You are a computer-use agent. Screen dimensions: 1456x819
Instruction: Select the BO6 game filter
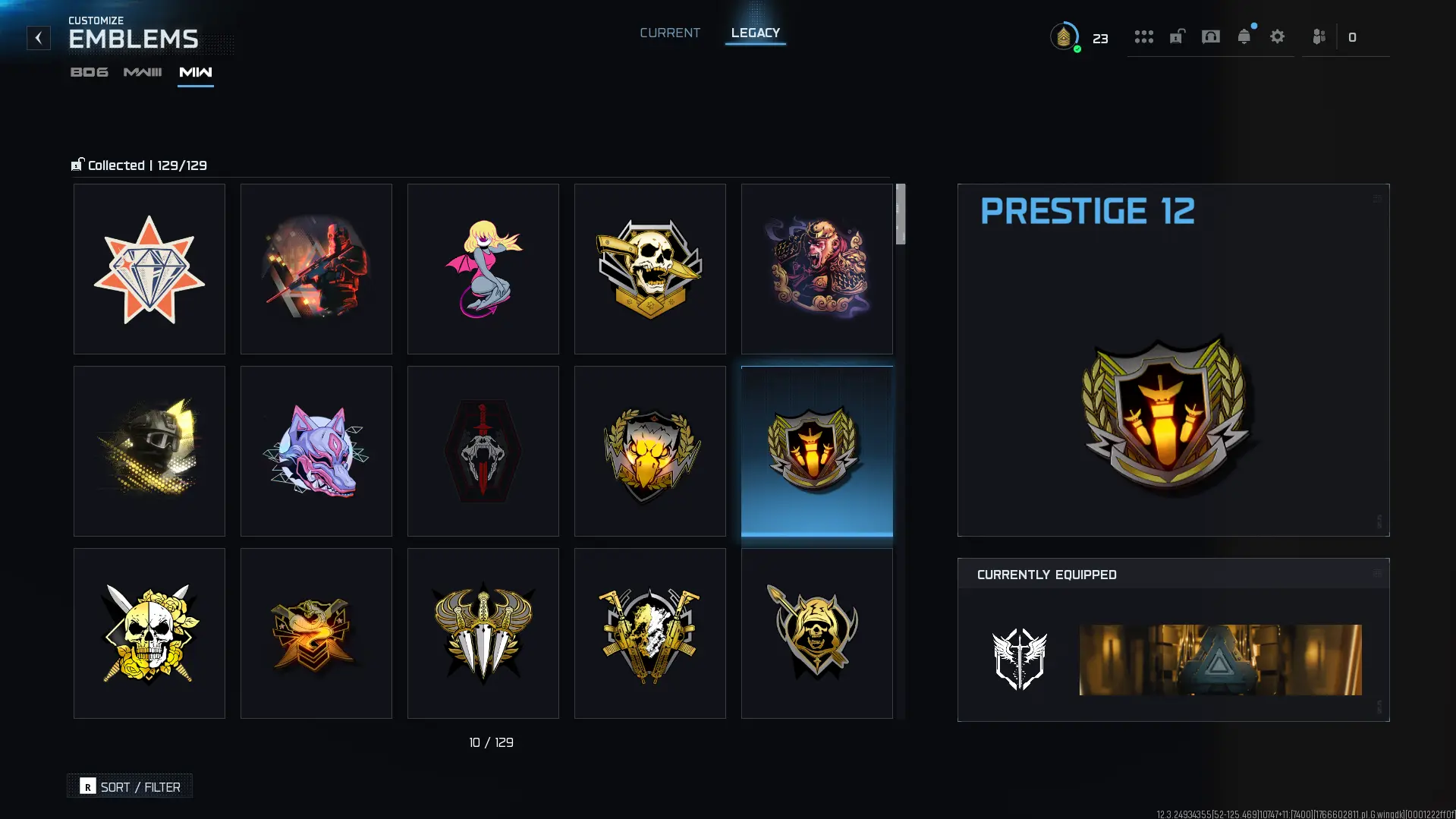(x=89, y=72)
